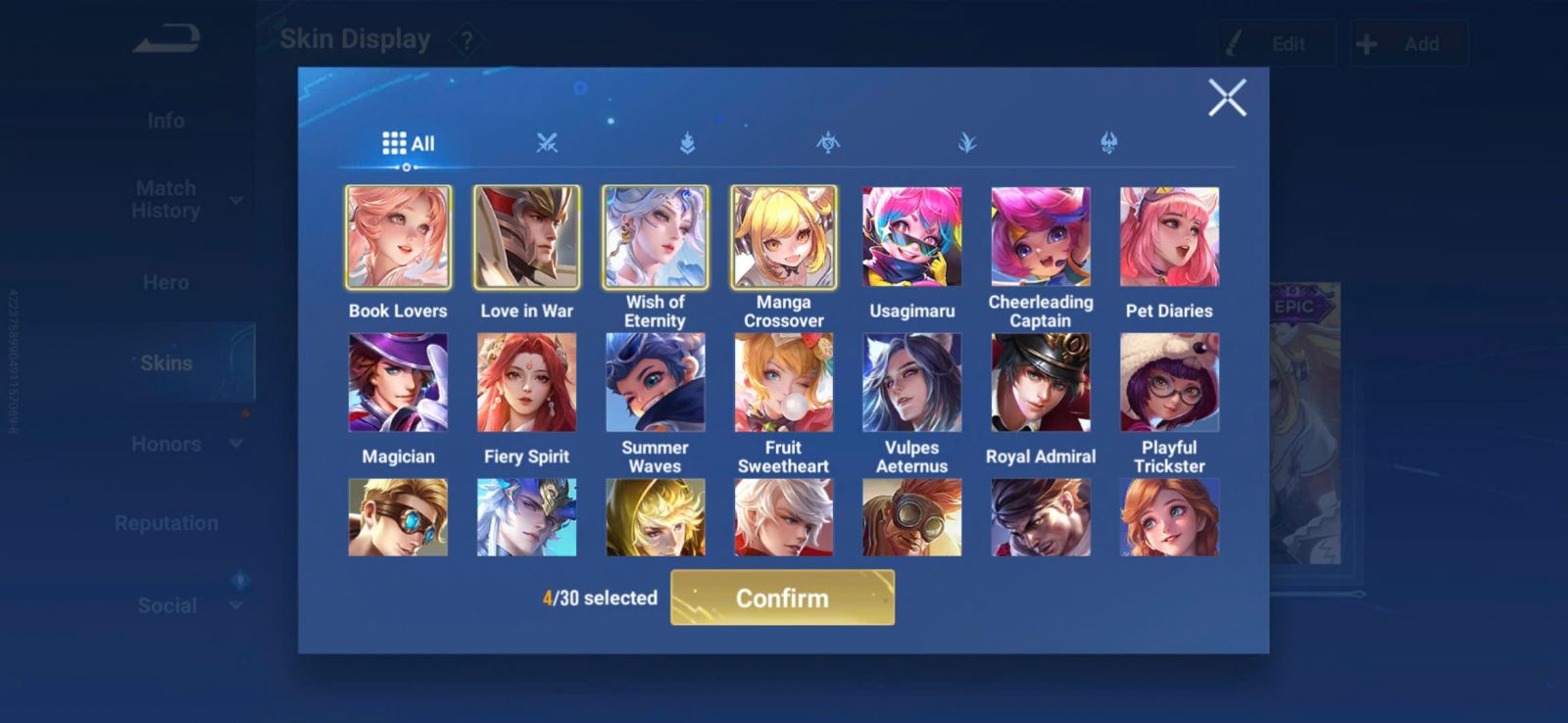The image size is (1568, 723).
Task: Choose the Usagimaru skin thumbnail
Action: coord(911,238)
